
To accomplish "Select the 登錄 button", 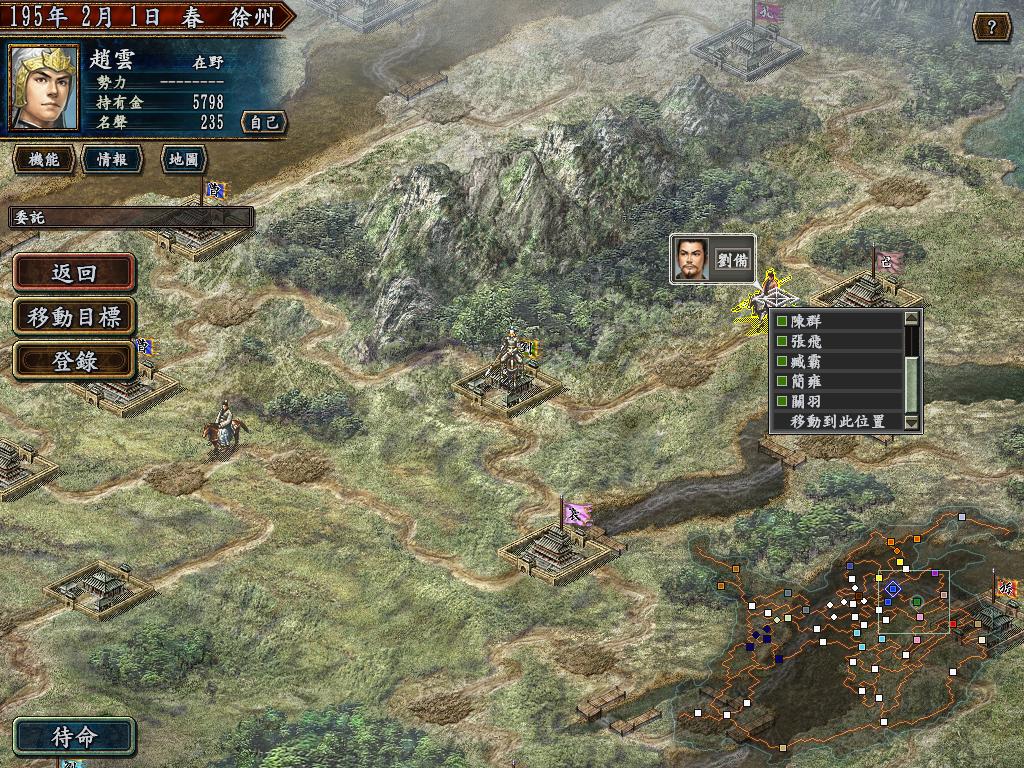I will point(74,361).
